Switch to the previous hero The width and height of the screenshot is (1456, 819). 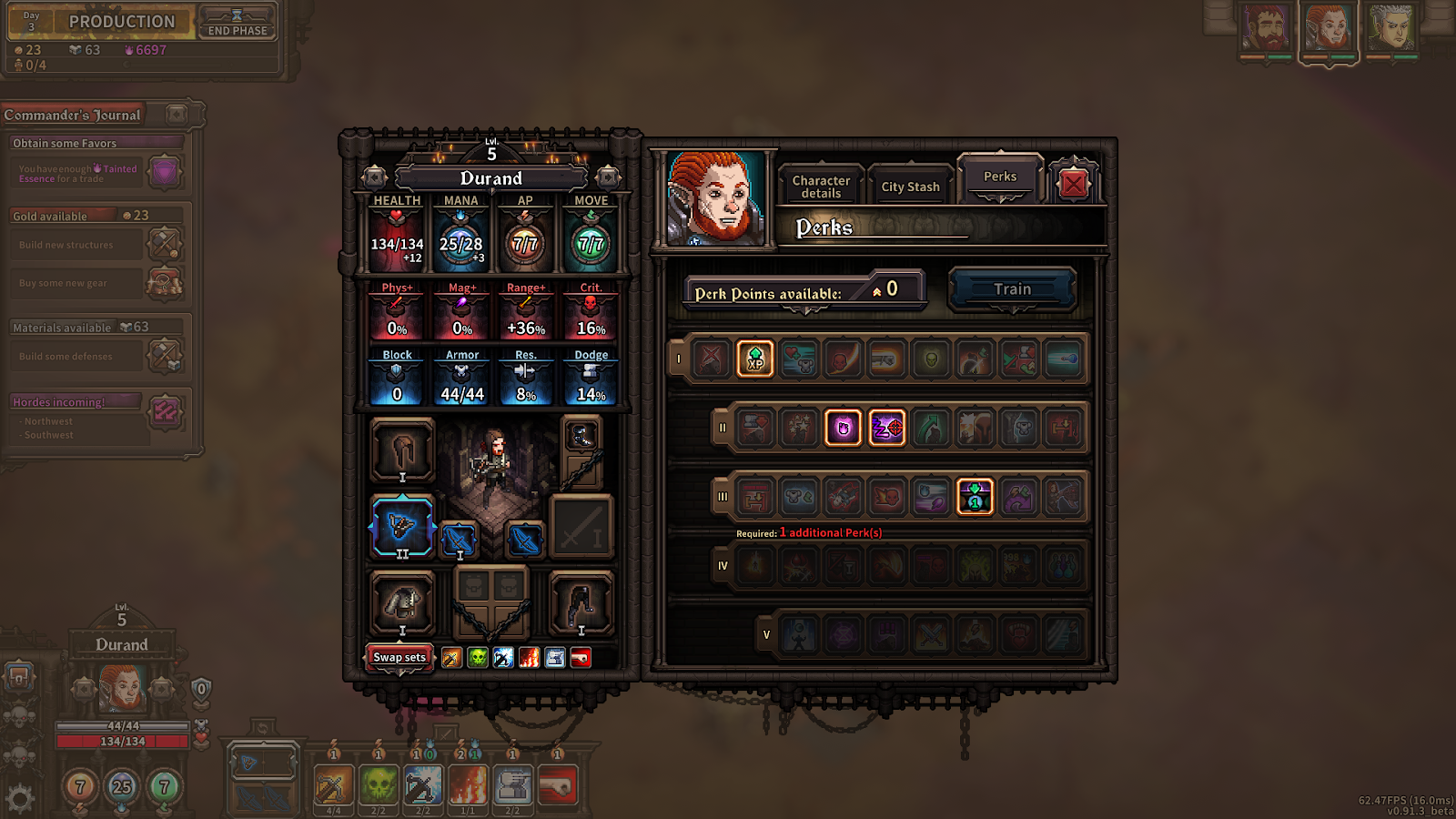coord(374,177)
